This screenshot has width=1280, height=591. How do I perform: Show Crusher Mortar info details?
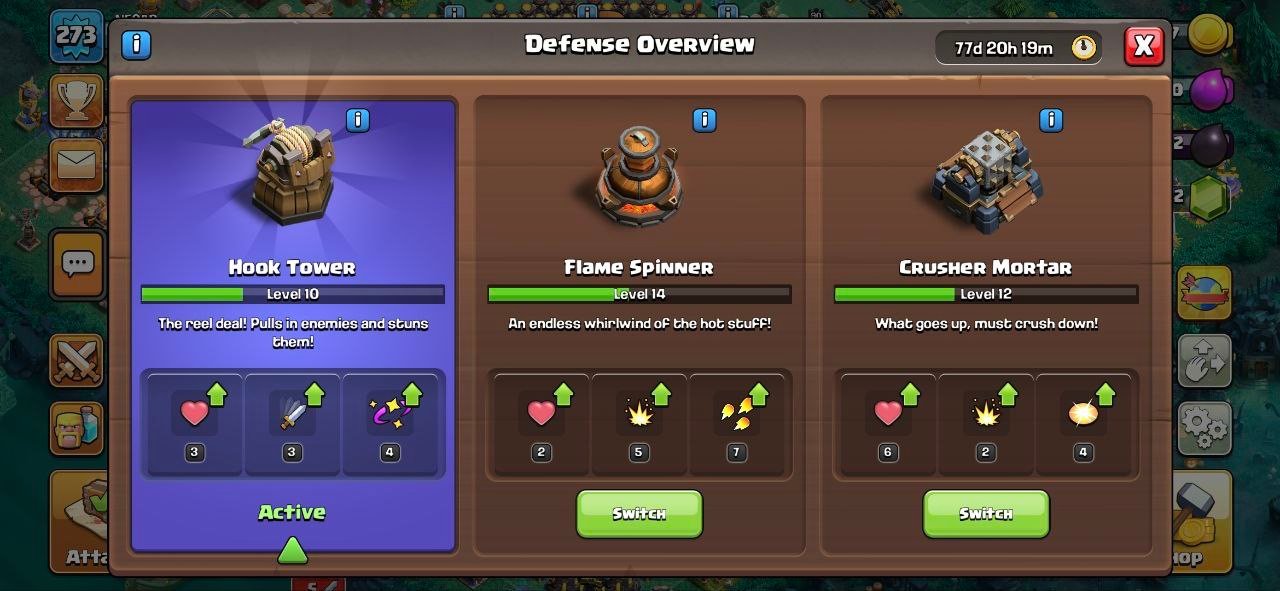tap(1050, 121)
